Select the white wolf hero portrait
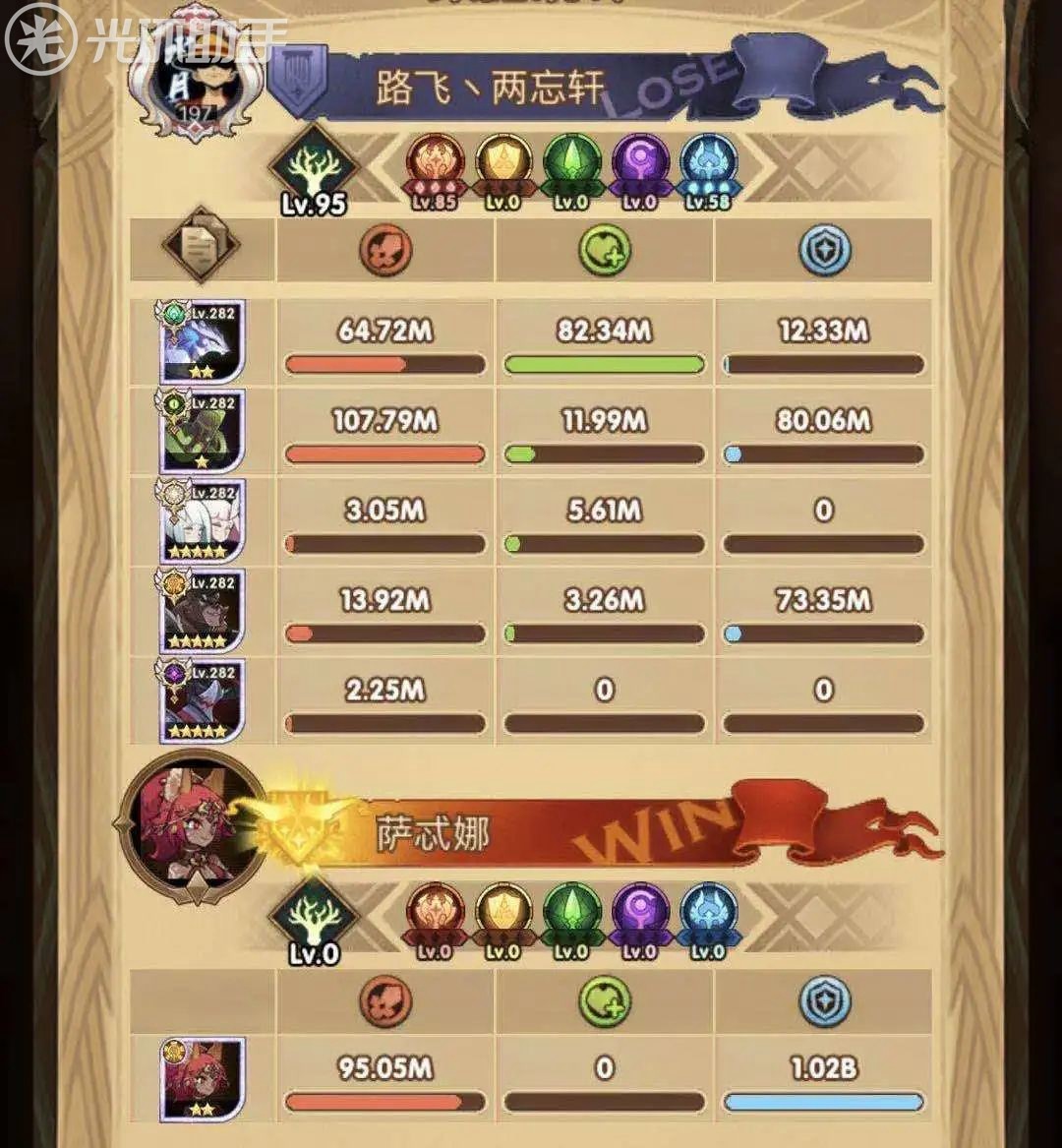Screen dimensions: 1062x1148 point(203,342)
